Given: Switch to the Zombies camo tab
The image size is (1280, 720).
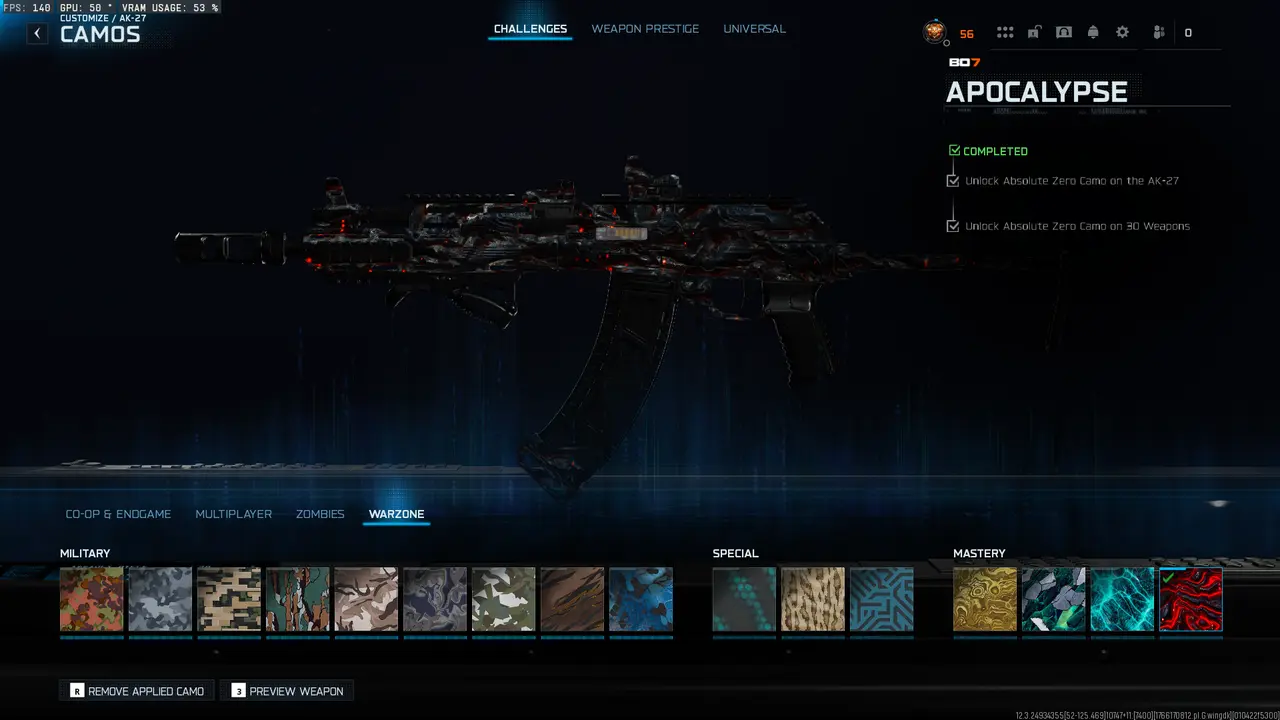Looking at the screenshot, I should click(320, 514).
